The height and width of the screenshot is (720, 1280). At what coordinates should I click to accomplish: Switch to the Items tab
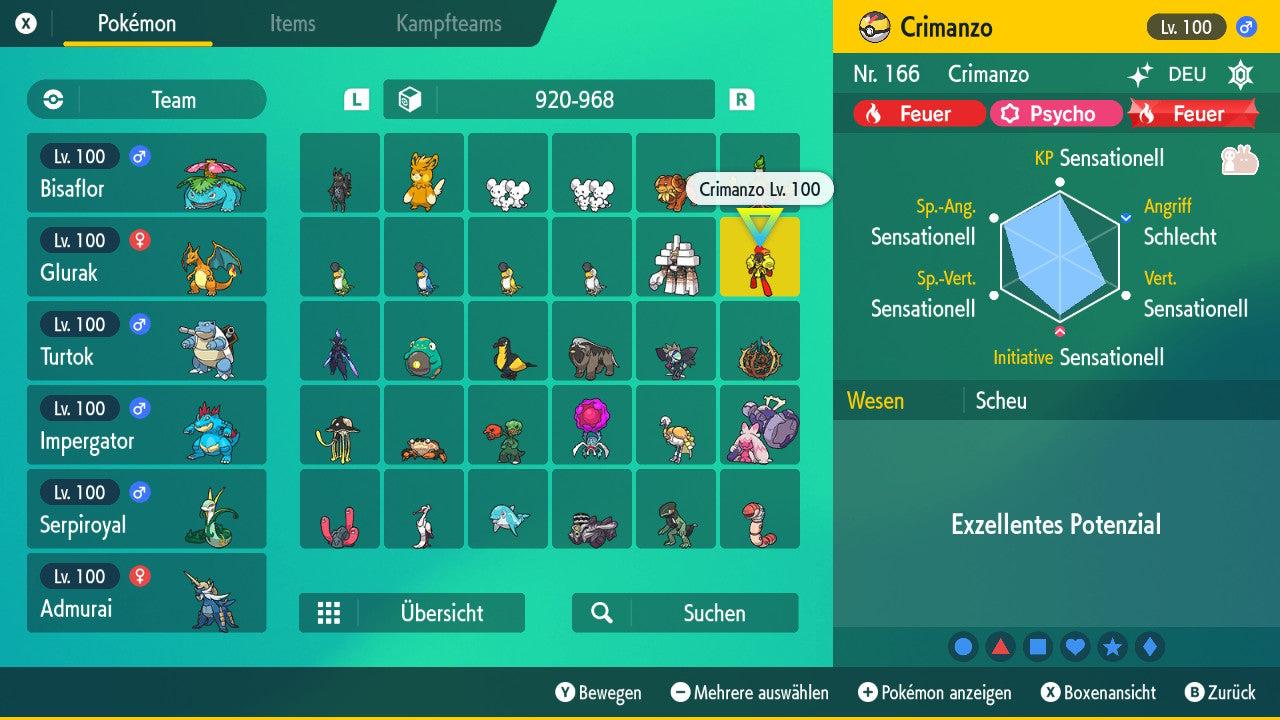point(292,25)
